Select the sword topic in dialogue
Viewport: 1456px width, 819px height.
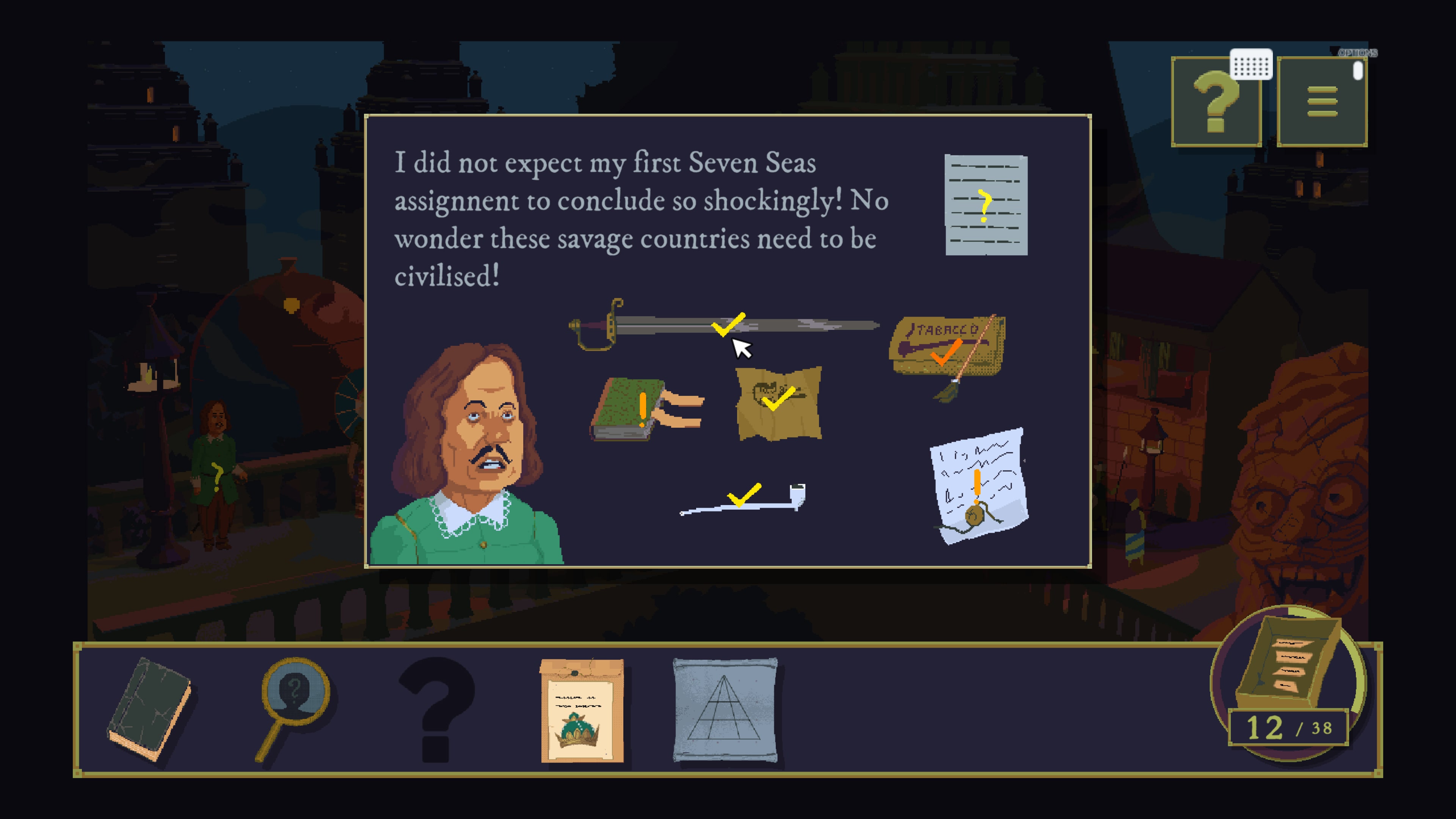(723, 326)
